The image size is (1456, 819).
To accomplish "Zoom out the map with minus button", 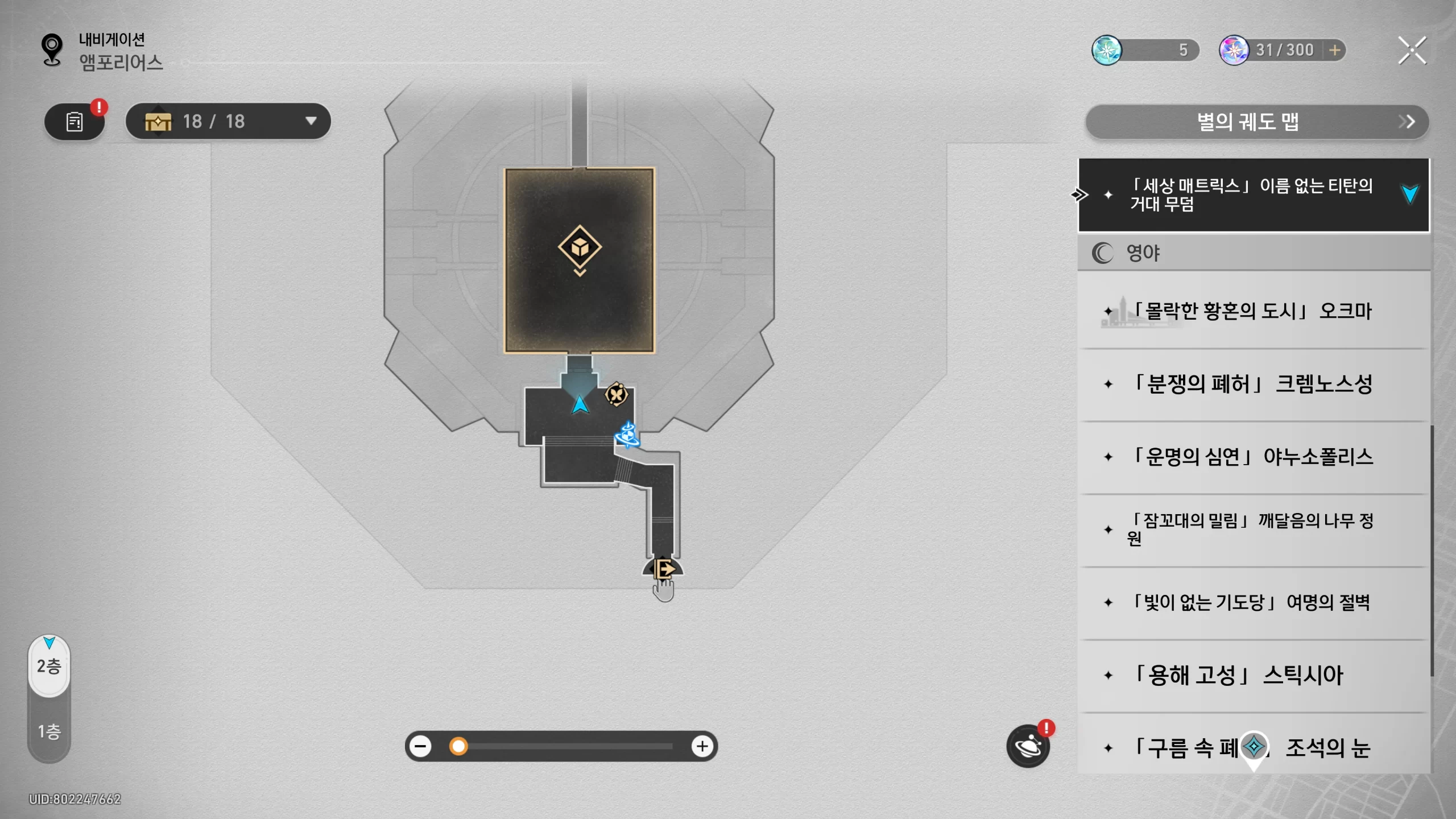I will tap(421, 746).
